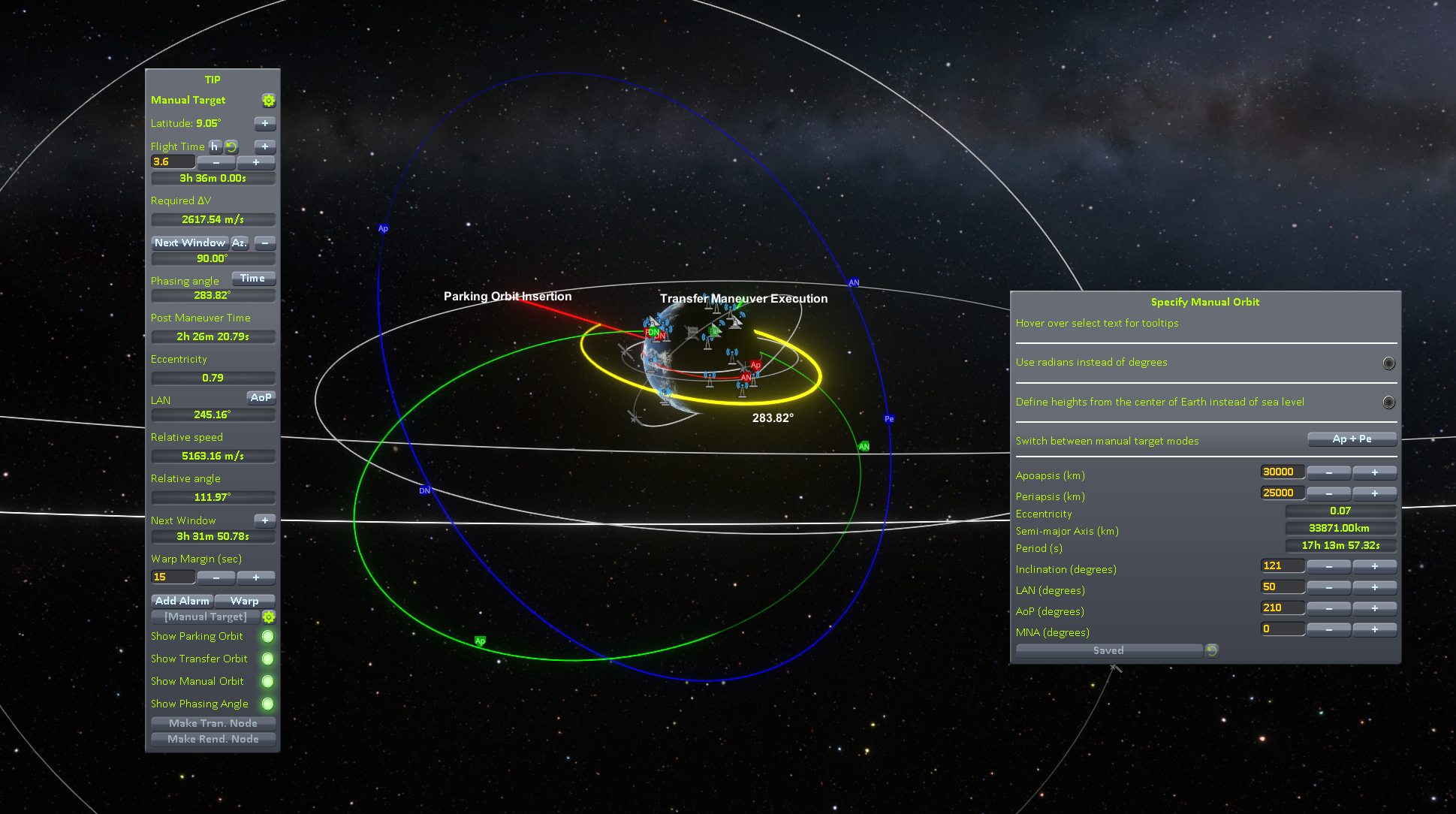The height and width of the screenshot is (814, 1456).
Task: Enable radians instead of degrees
Action: (x=1388, y=363)
